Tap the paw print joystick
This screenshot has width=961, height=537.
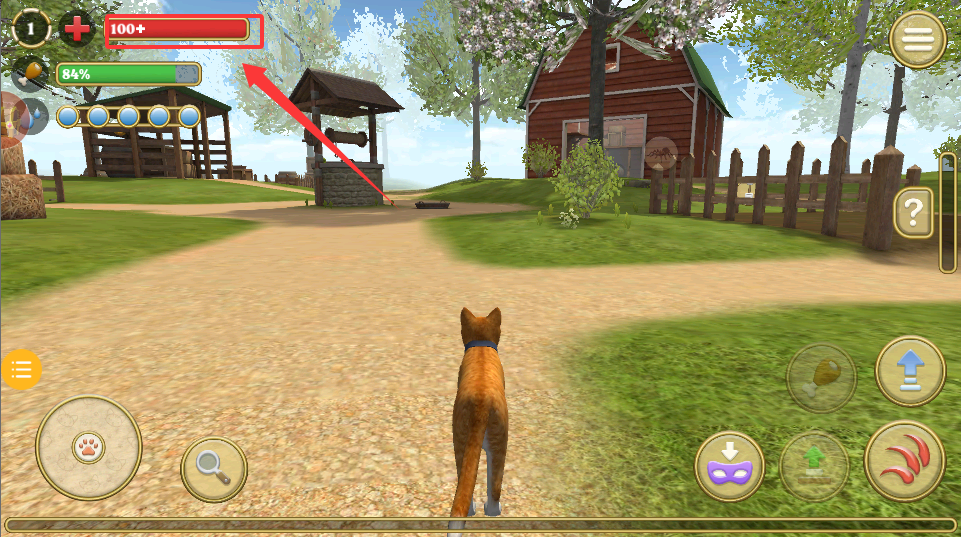[88, 447]
